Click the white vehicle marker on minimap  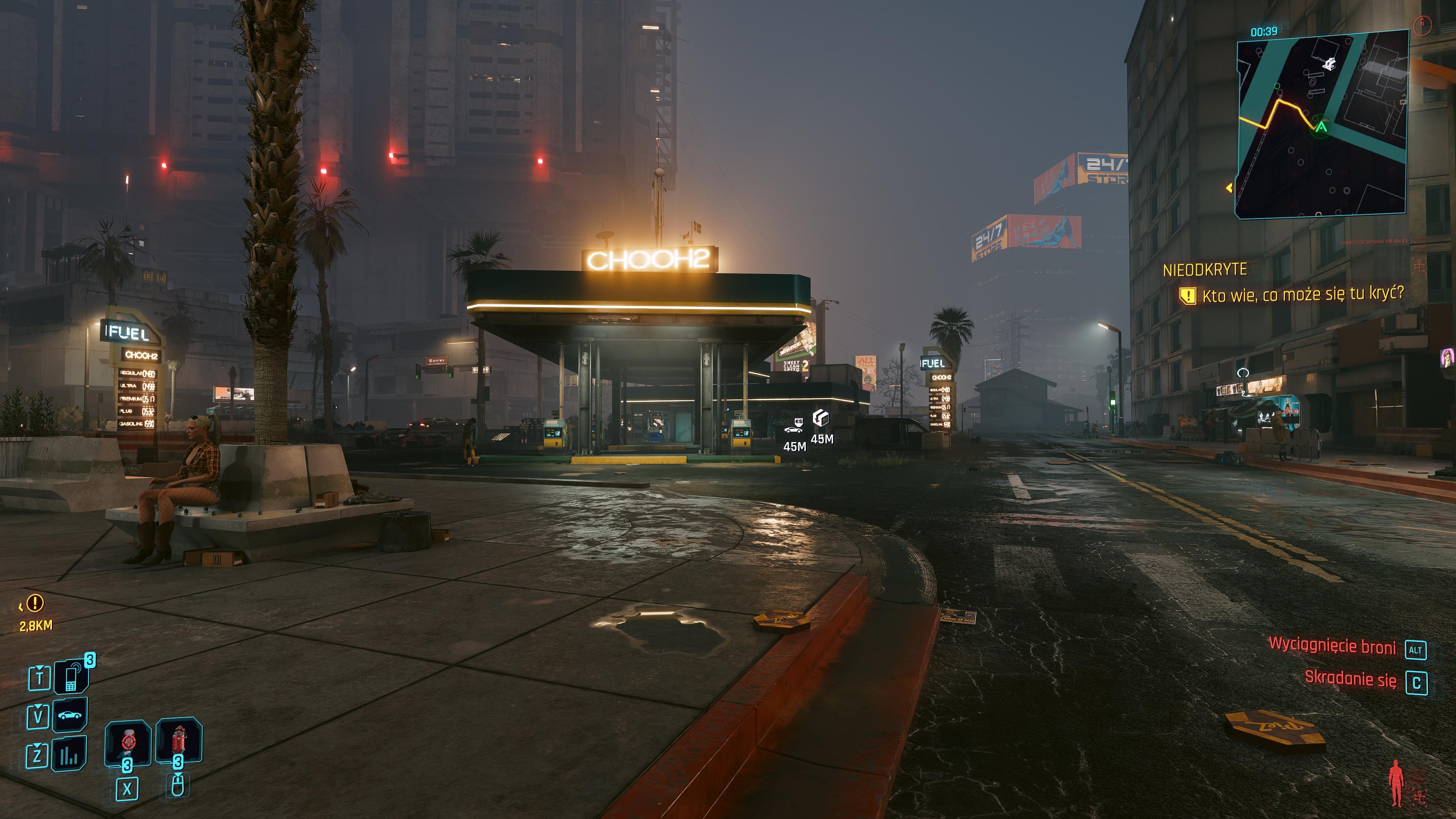(1329, 63)
